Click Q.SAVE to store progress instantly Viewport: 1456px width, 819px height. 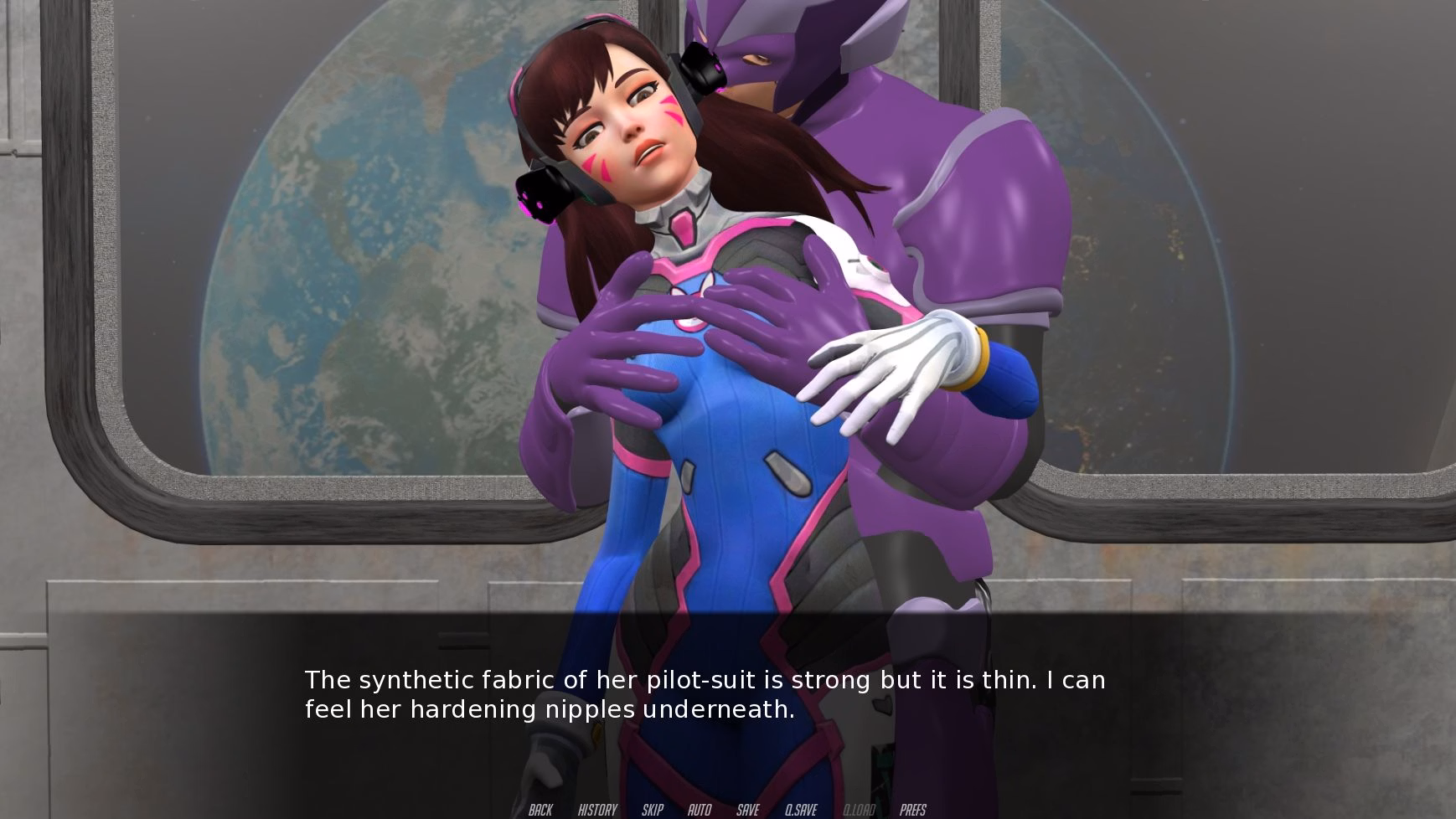800,810
